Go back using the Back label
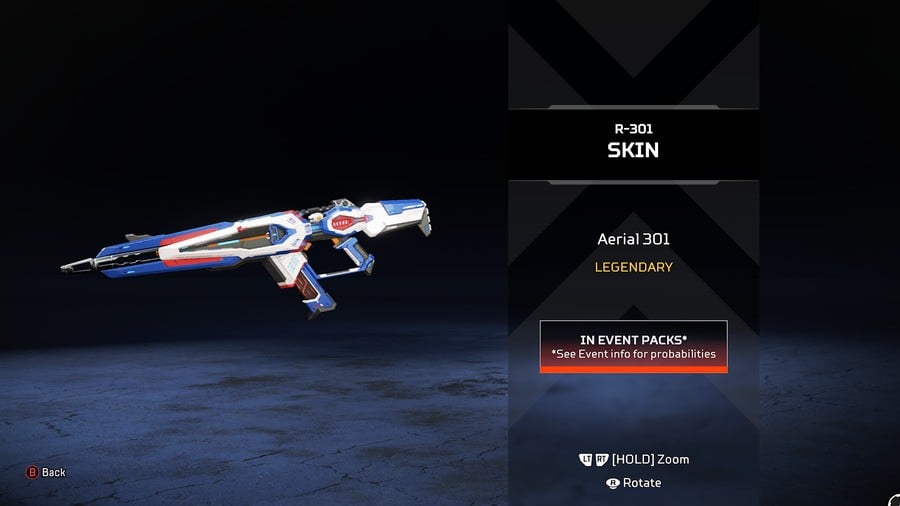Image resolution: width=900 pixels, height=506 pixels. (53, 472)
